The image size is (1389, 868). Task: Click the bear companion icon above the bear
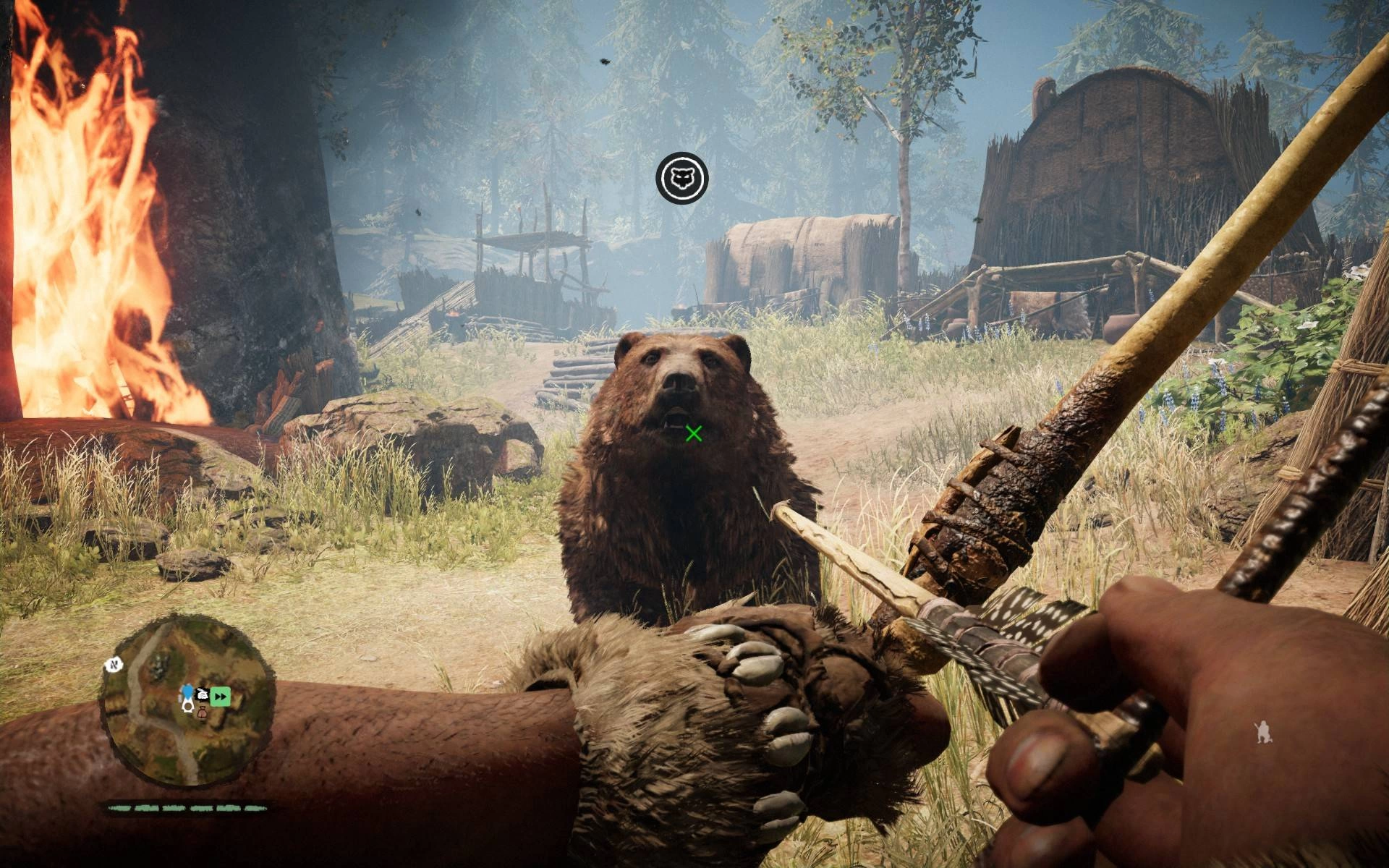point(681,178)
